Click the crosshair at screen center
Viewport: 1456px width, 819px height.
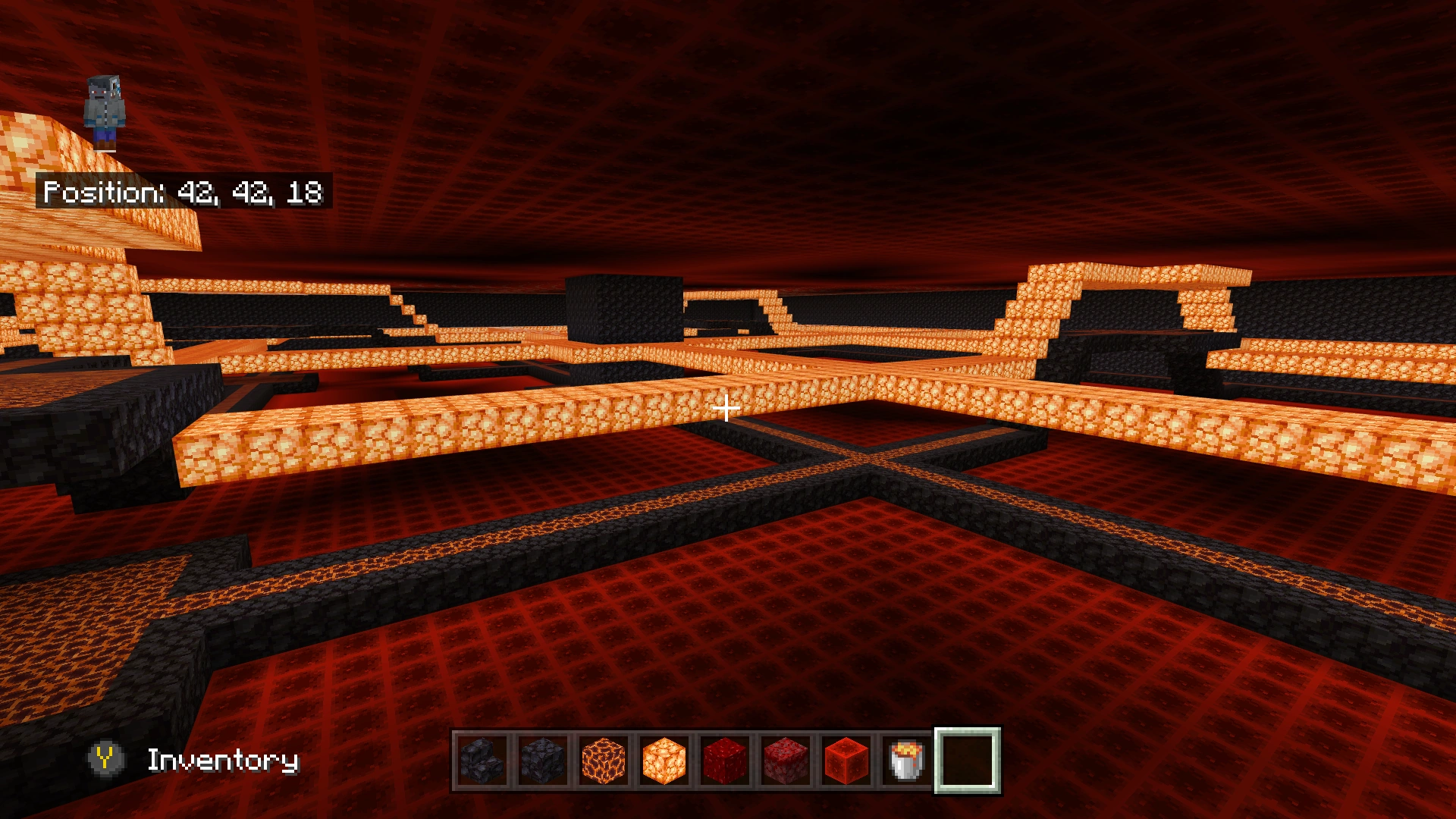(728, 409)
